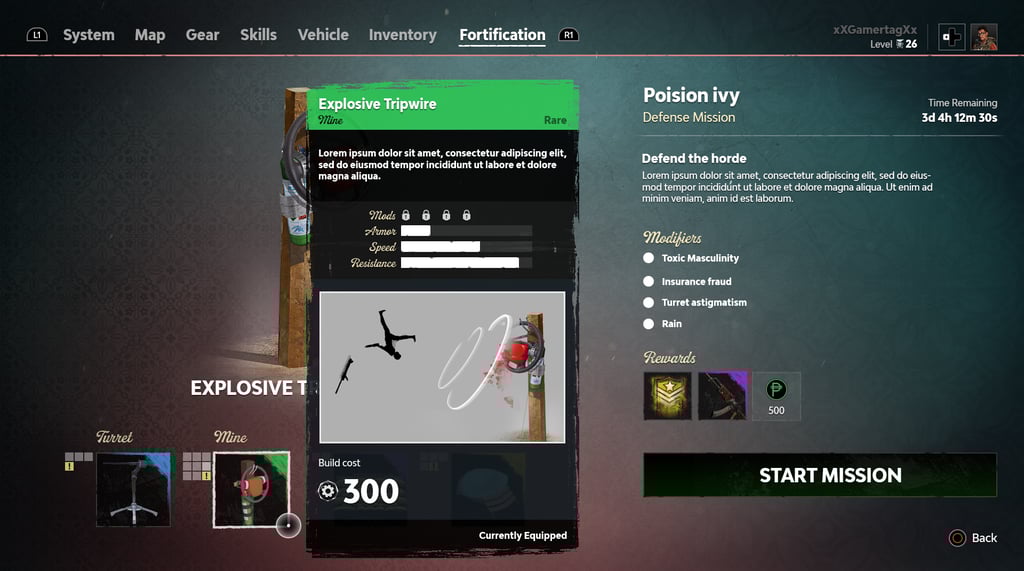The image size is (1024, 571).
Task: Inspect the rifle weapon reward
Action: 722,396
